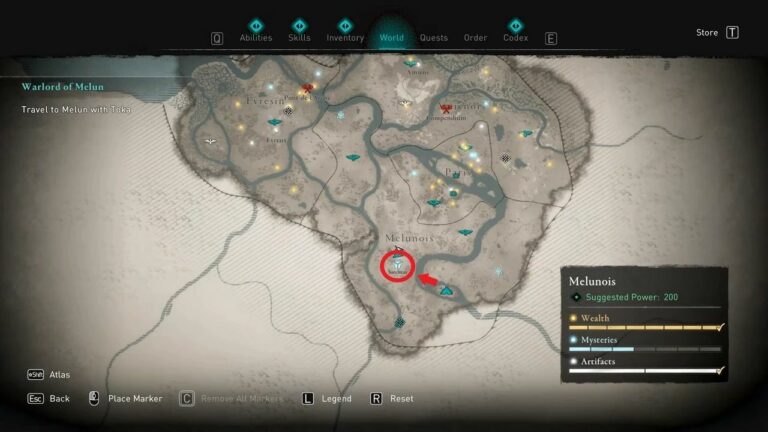Screen dimensions: 768x432
Task: Select the Warlord of Melun quest tracker
Action: coord(63,87)
